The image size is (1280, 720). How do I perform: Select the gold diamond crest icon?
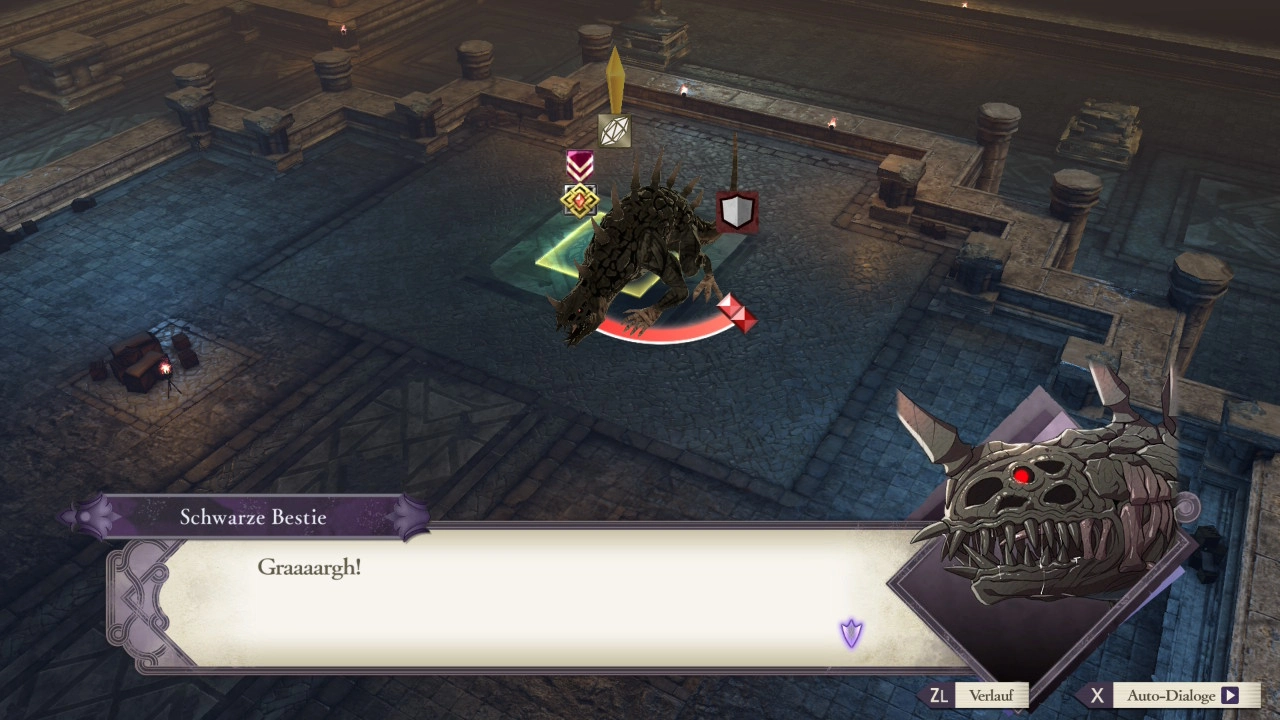pos(580,201)
